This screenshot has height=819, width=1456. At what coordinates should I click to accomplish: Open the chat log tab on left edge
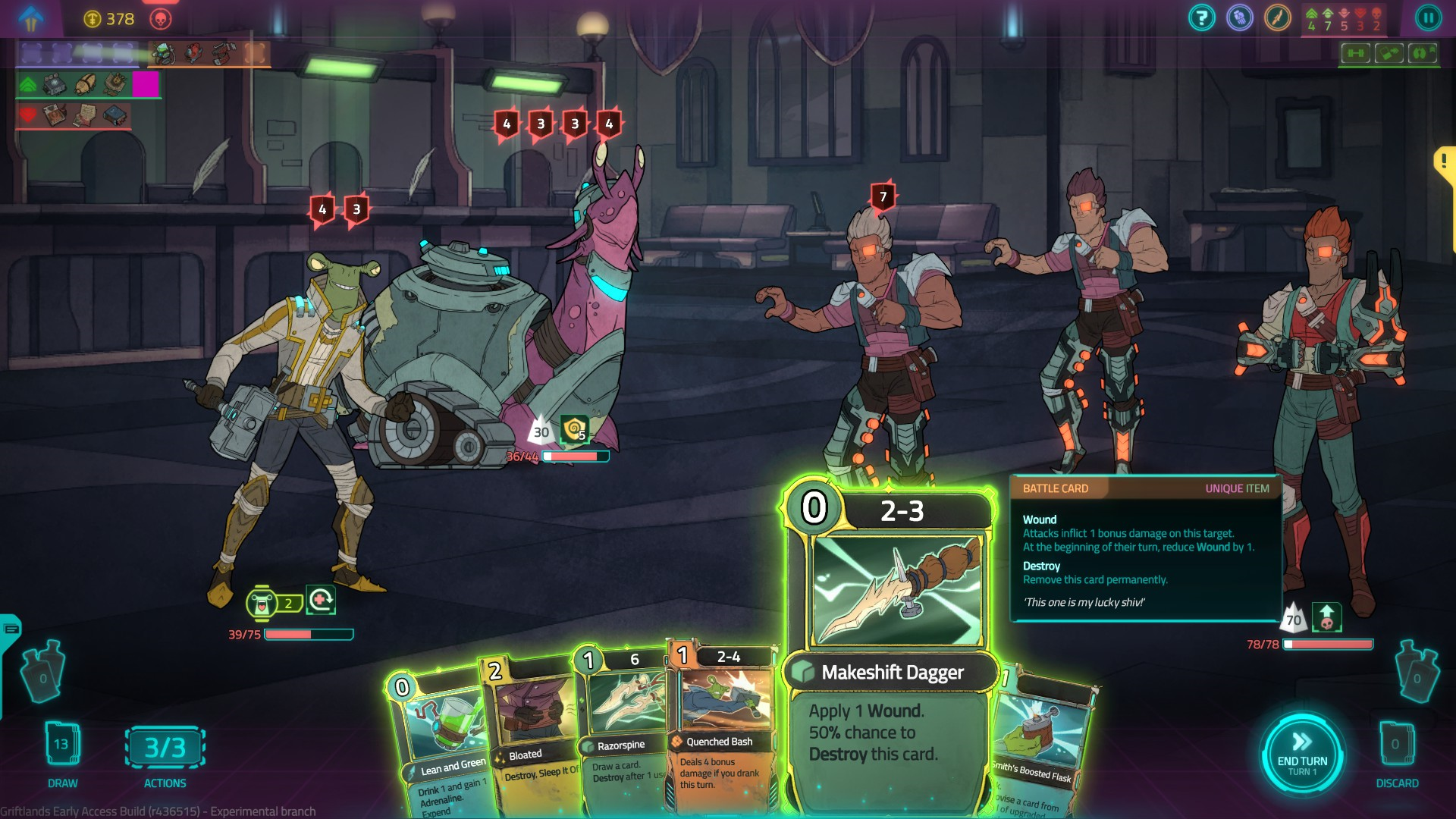[x=11, y=629]
